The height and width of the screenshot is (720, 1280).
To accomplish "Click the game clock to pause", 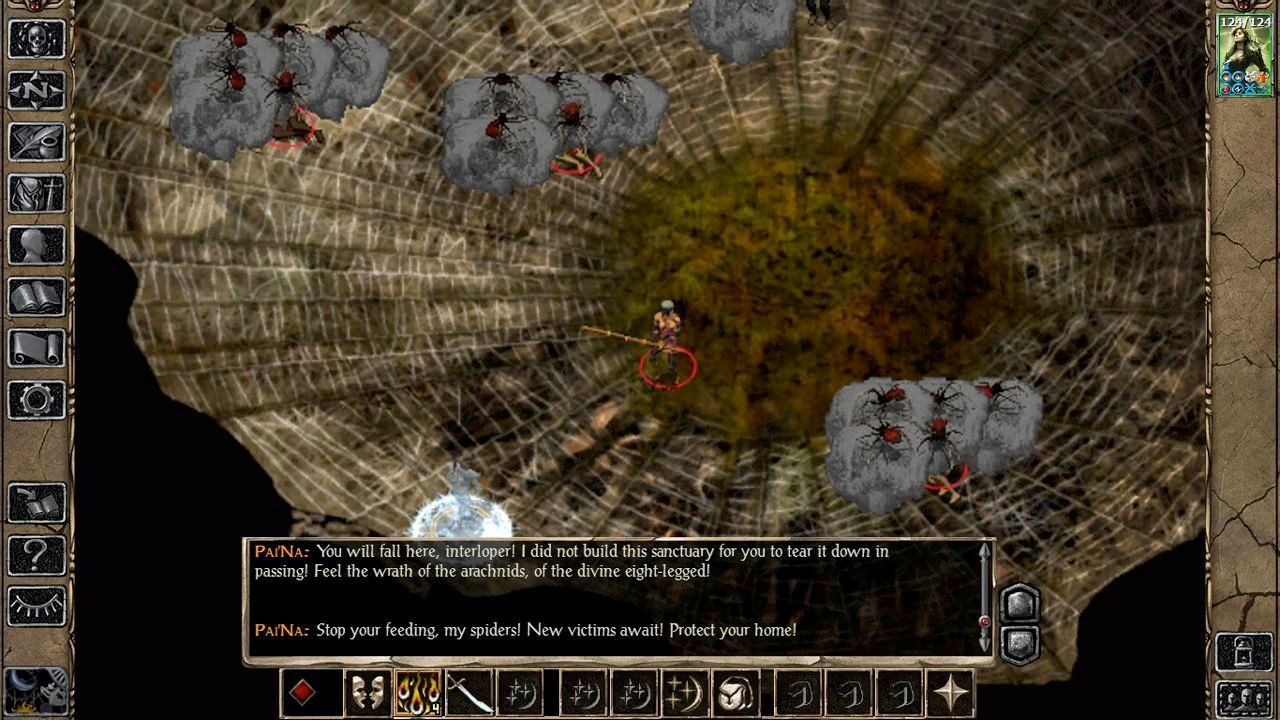I will (x=35, y=690).
